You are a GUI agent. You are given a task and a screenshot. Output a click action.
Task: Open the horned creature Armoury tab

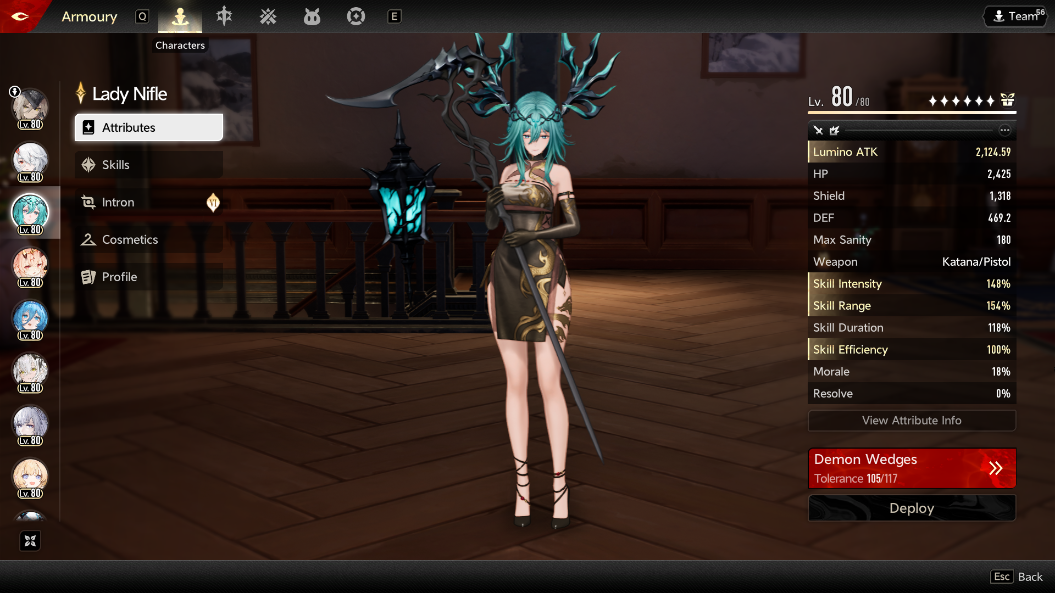pyautogui.click(x=312, y=16)
